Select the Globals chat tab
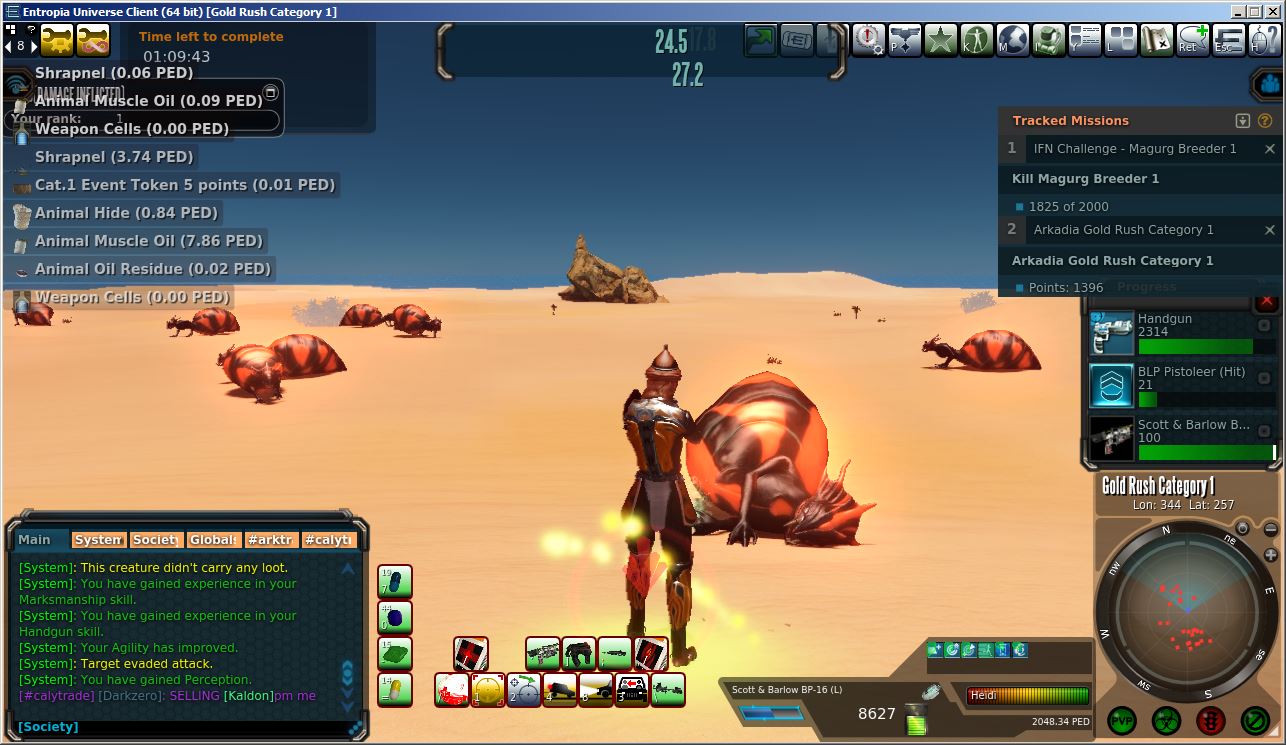 214,540
